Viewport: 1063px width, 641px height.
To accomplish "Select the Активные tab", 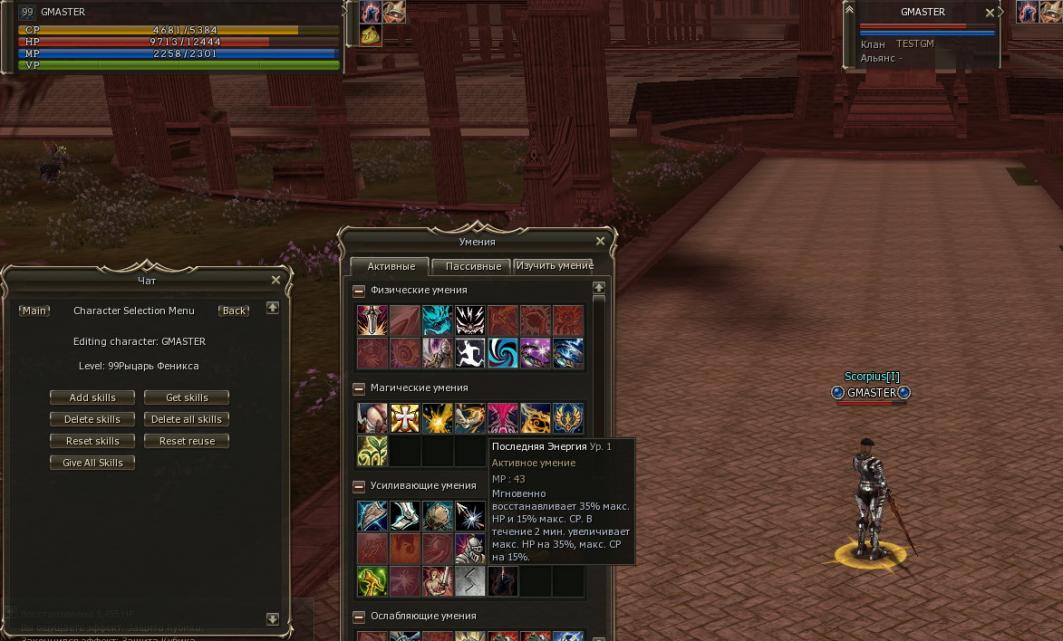I will click(x=390, y=267).
